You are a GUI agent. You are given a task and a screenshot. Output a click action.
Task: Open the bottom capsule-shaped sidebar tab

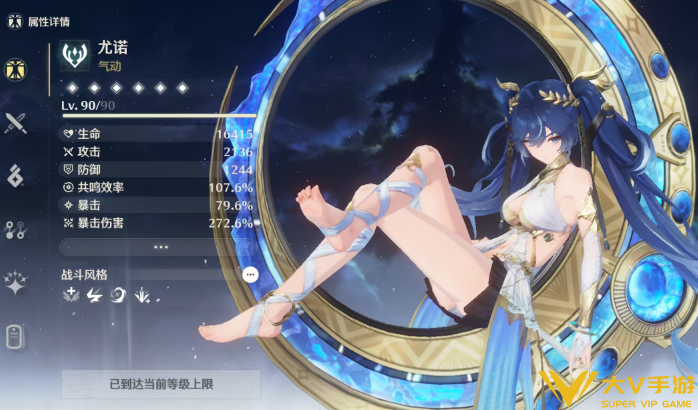[15, 337]
